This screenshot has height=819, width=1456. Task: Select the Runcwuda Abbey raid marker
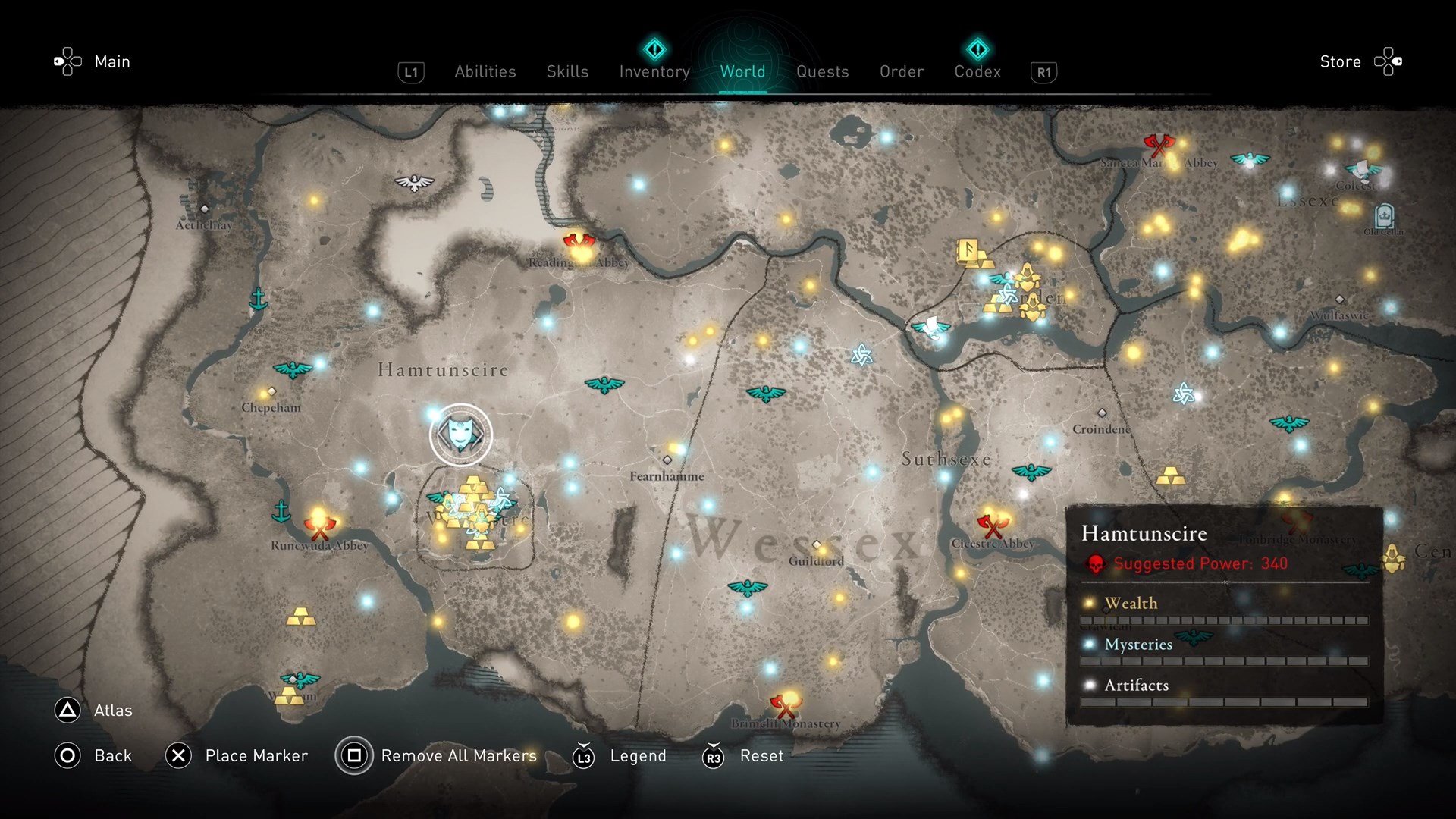coord(319,526)
